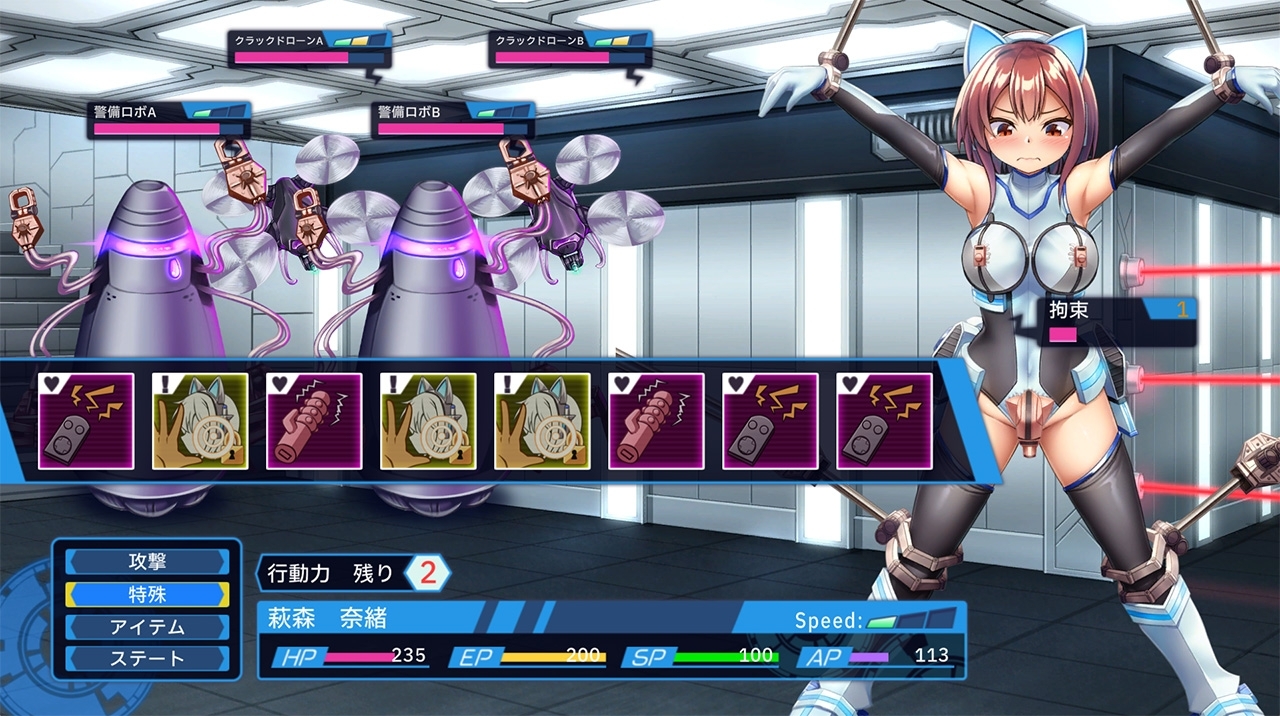
Task: Select the 攻撃 (Attack) command
Action: click(147, 562)
